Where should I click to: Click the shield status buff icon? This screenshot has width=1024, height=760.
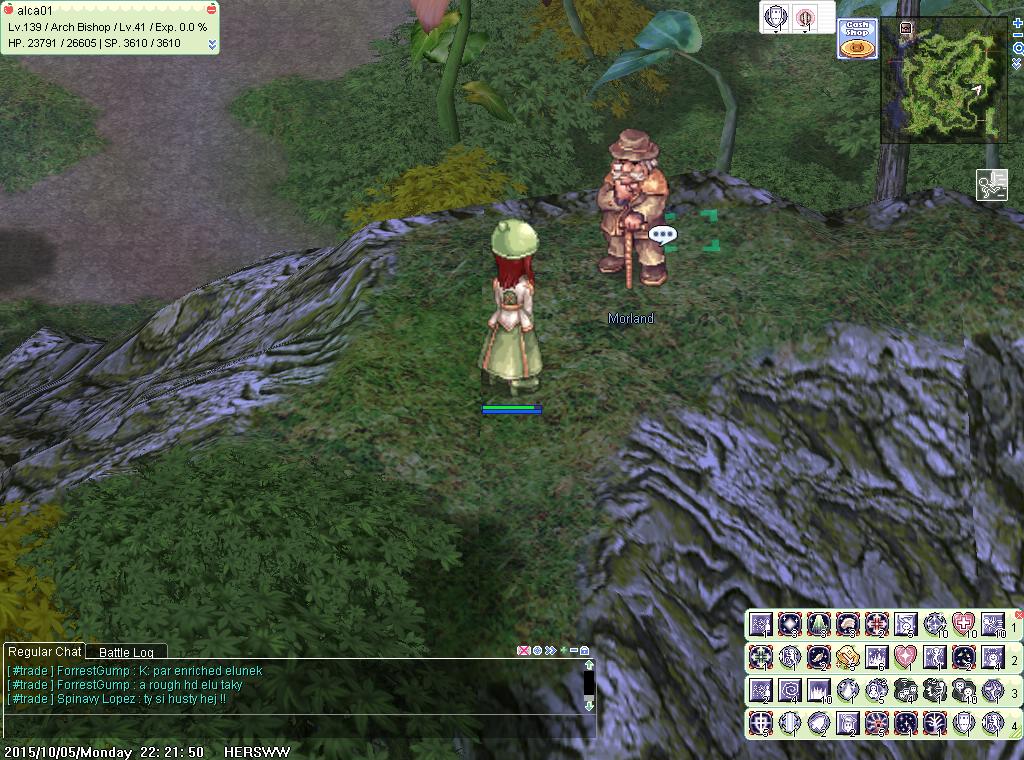[776, 17]
